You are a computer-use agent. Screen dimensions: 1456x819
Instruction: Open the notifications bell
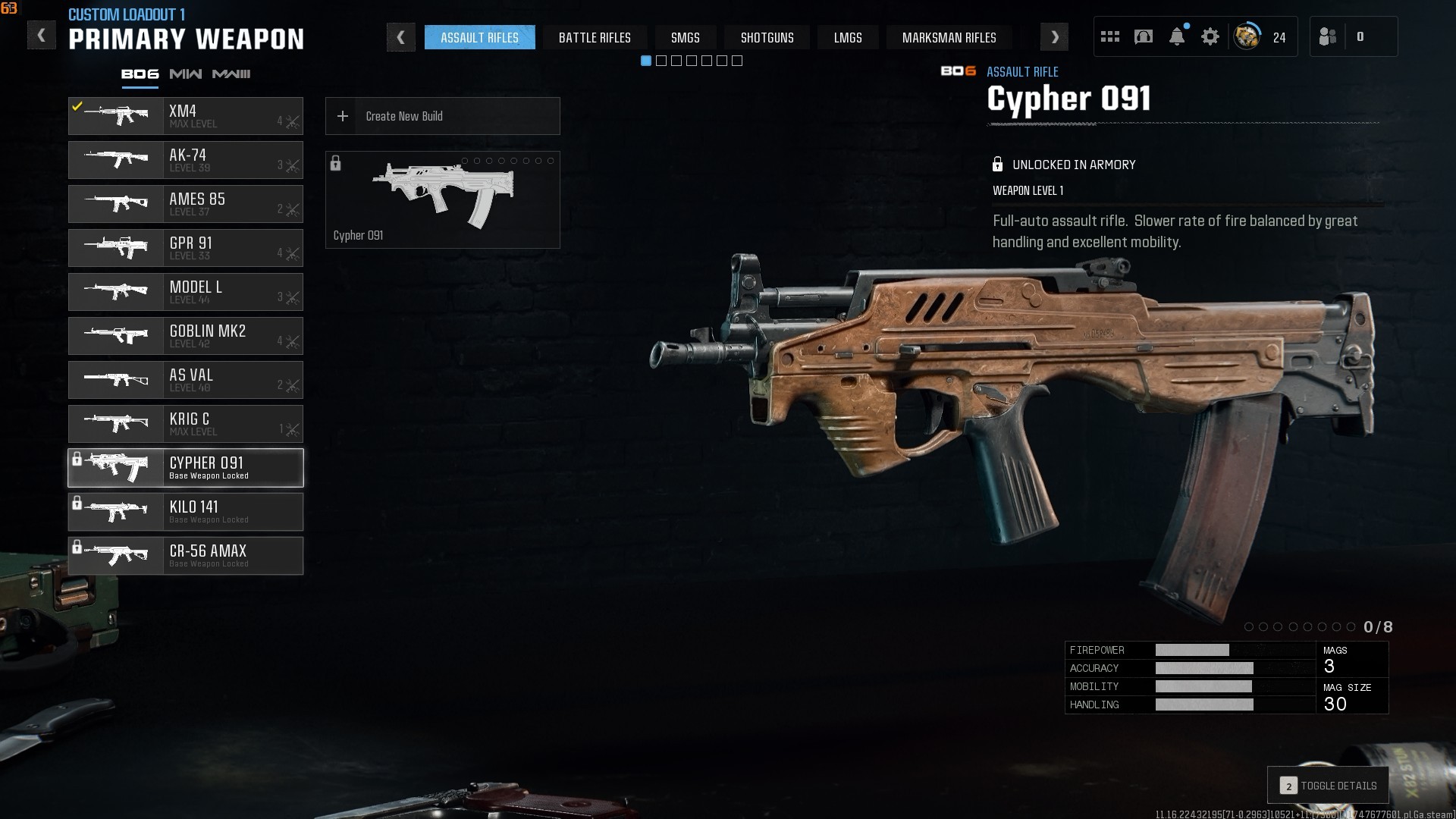tap(1177, 36)
